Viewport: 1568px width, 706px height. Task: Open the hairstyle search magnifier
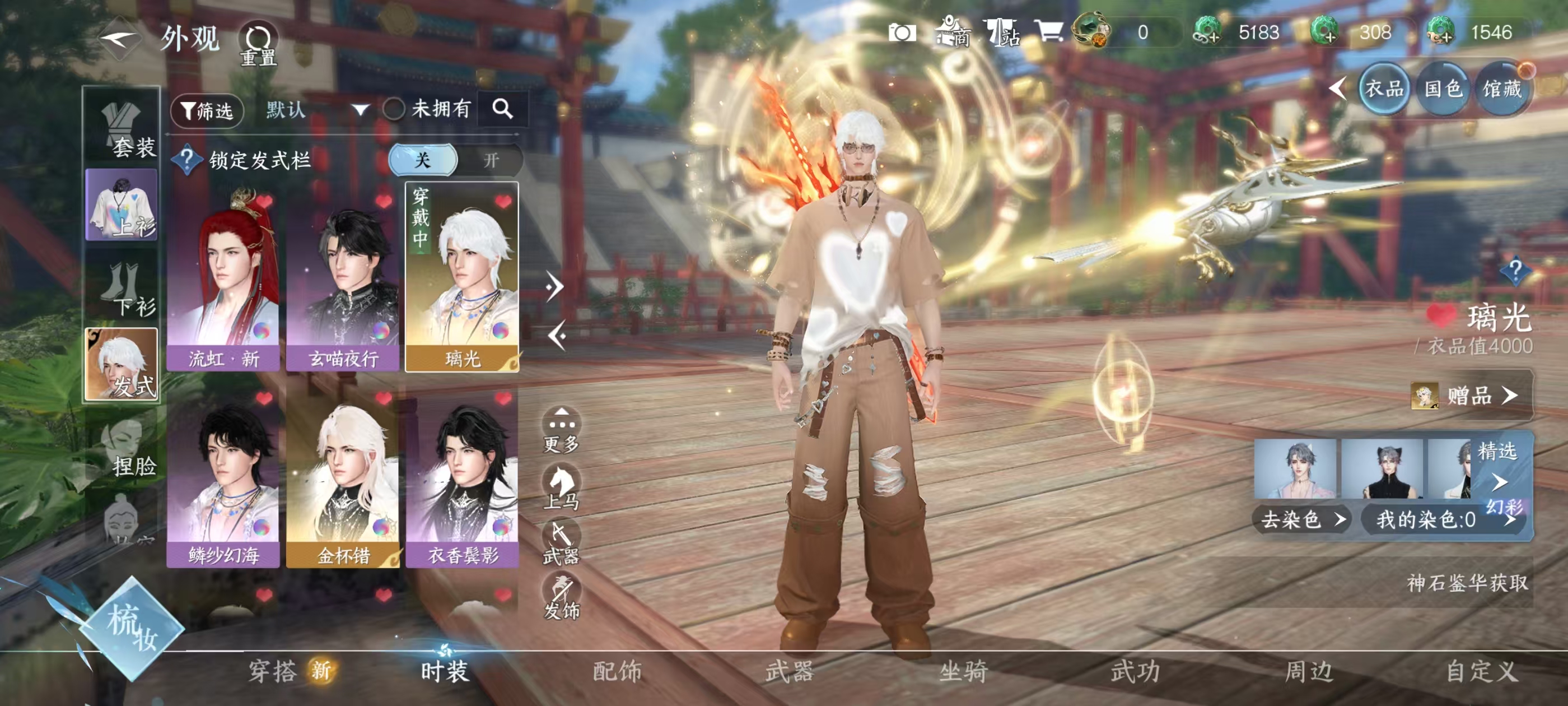click(x=502, y=109)
